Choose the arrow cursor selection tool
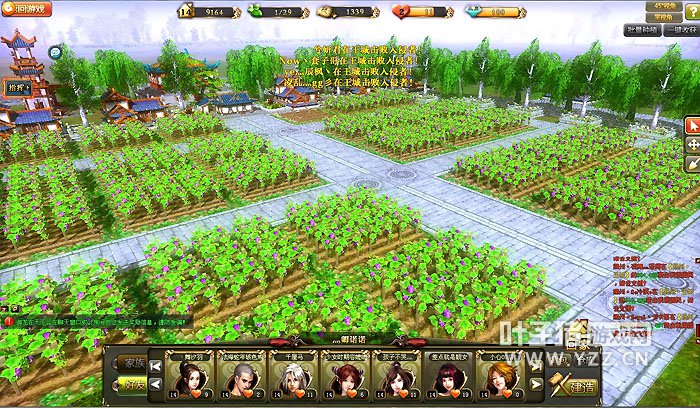This screenshot has height=408, width=700. pyautogui.click(x=692, y=126)
